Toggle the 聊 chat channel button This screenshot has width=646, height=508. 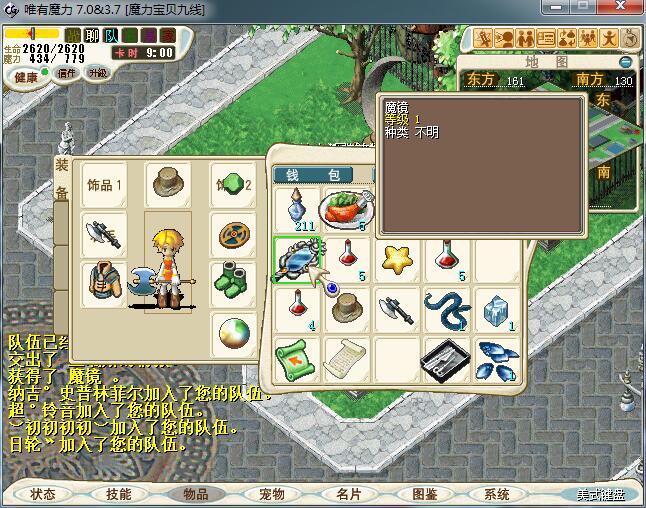92,36
